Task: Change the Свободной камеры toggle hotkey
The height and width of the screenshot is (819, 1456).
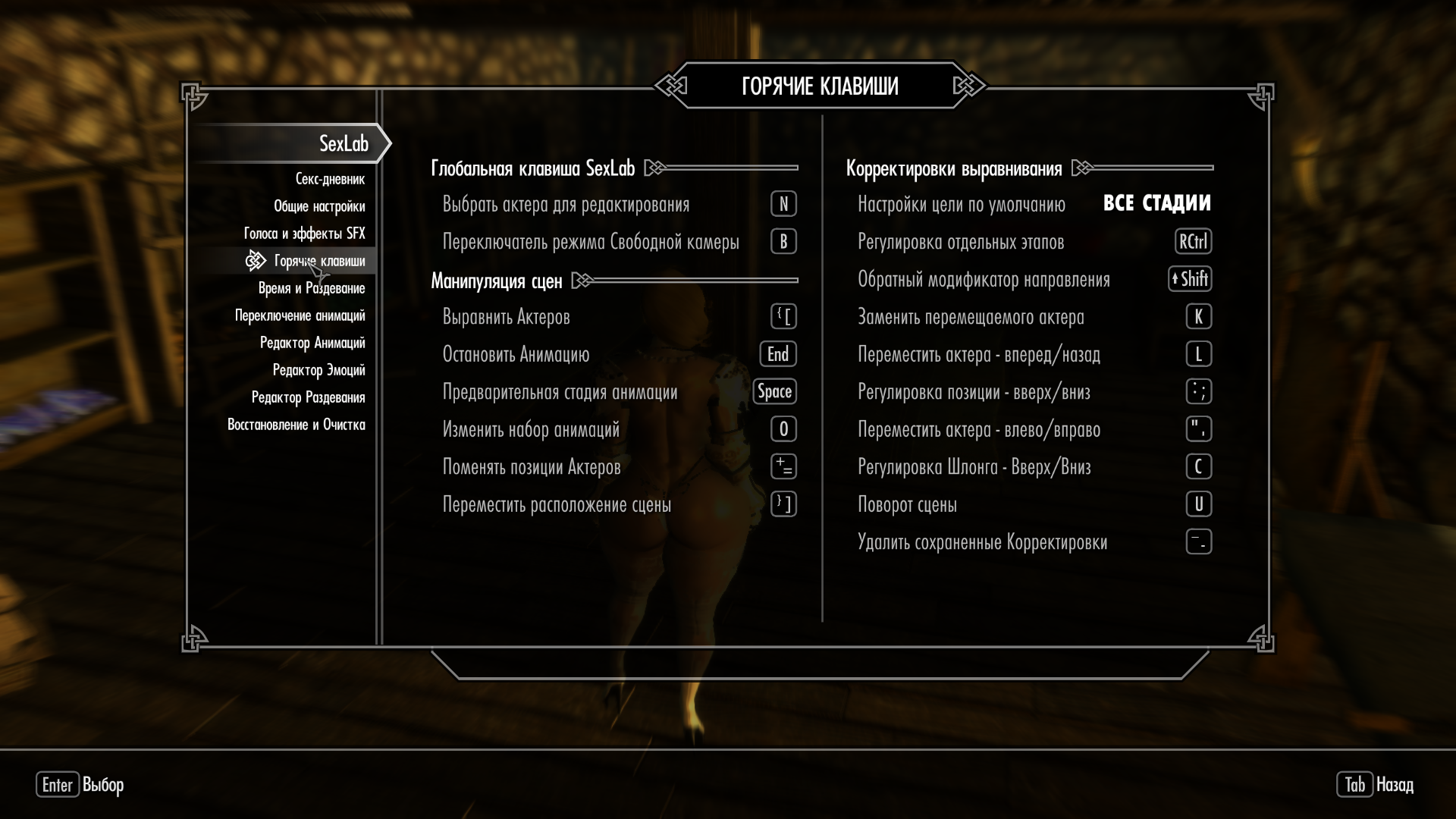Action: coord(783,242)
